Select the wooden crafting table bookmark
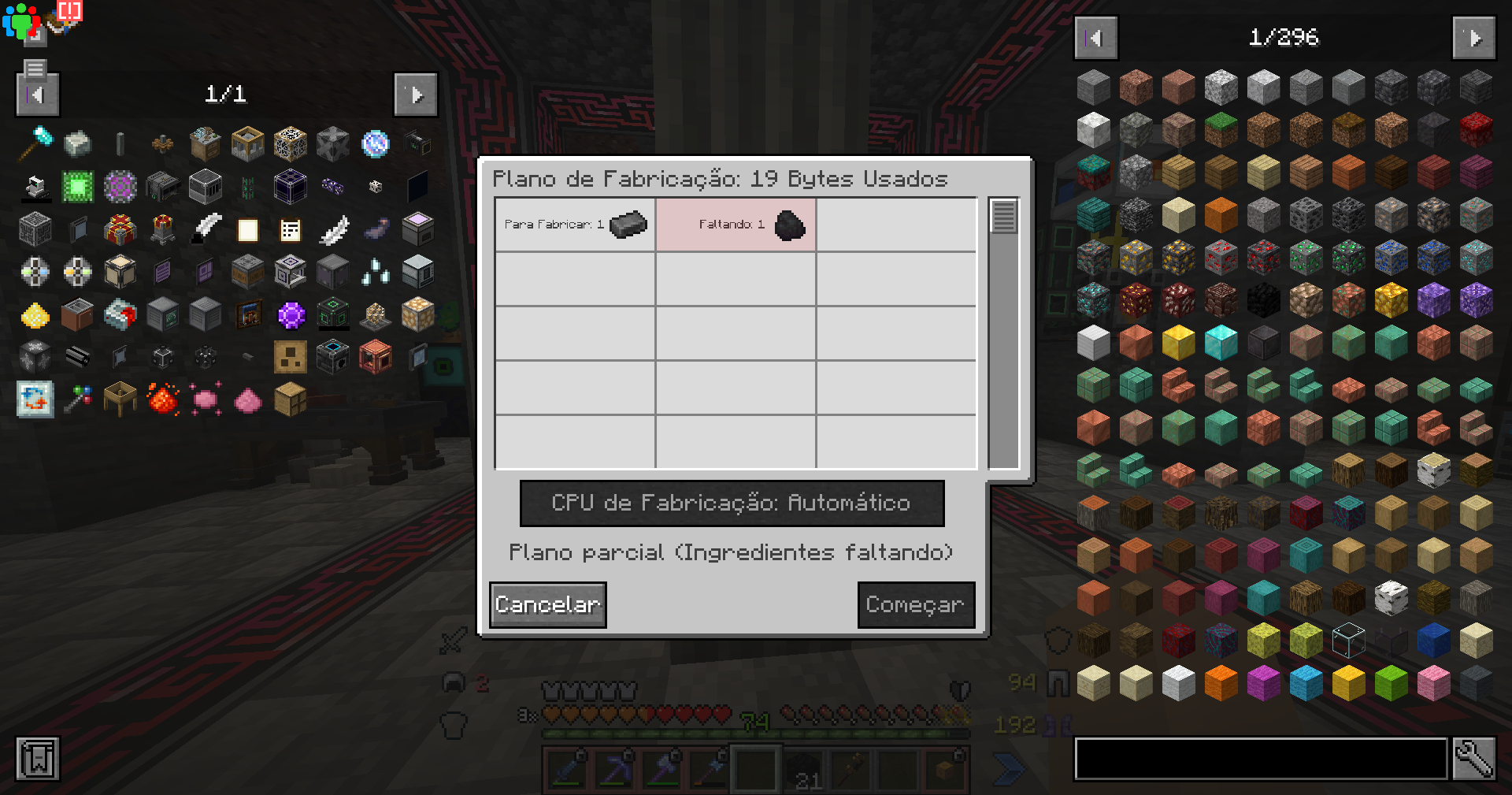This screenshot has height=795, width=1512. pos(120,398)
